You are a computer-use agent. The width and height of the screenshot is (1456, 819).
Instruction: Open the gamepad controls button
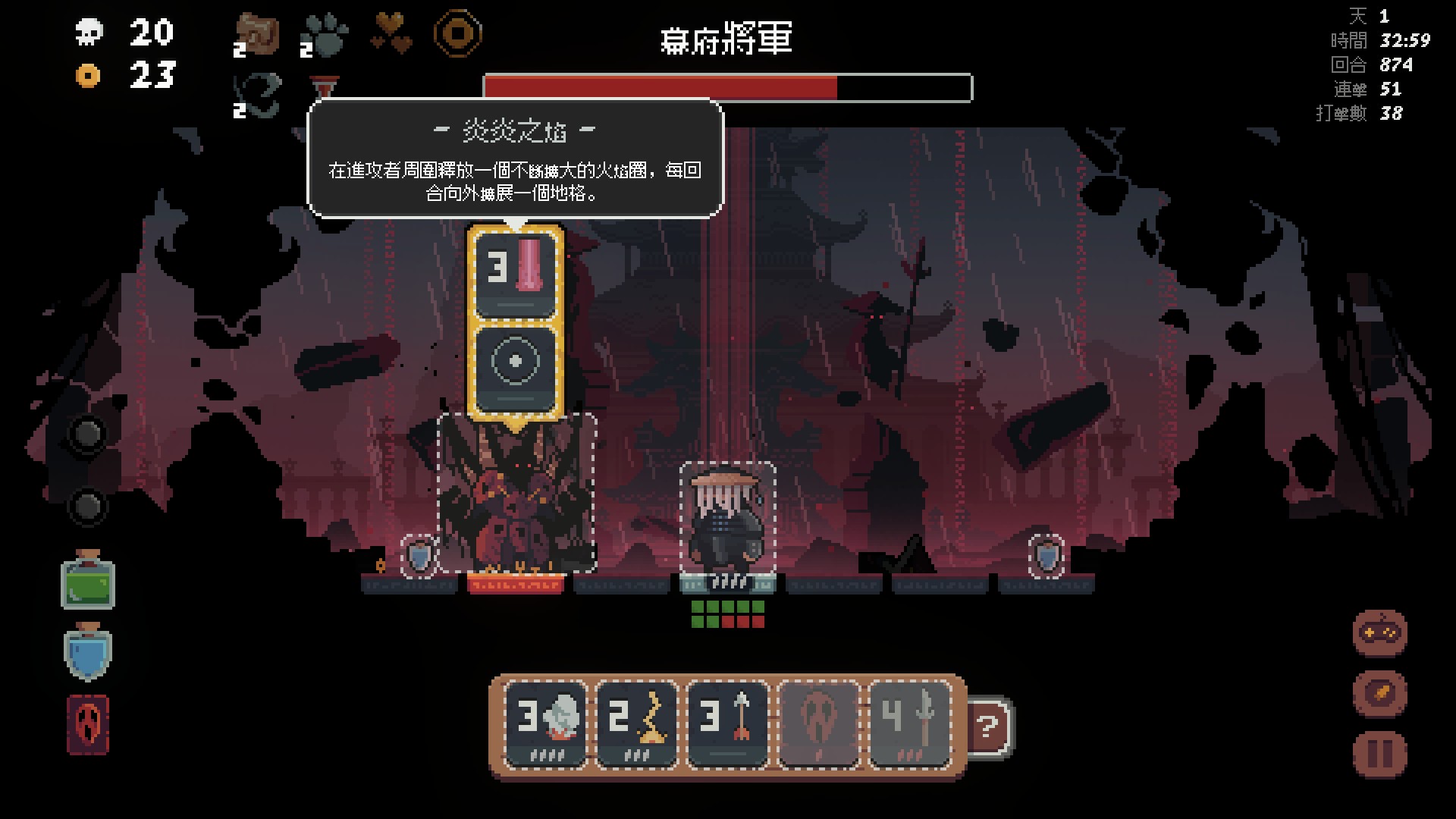[1379, 632]
